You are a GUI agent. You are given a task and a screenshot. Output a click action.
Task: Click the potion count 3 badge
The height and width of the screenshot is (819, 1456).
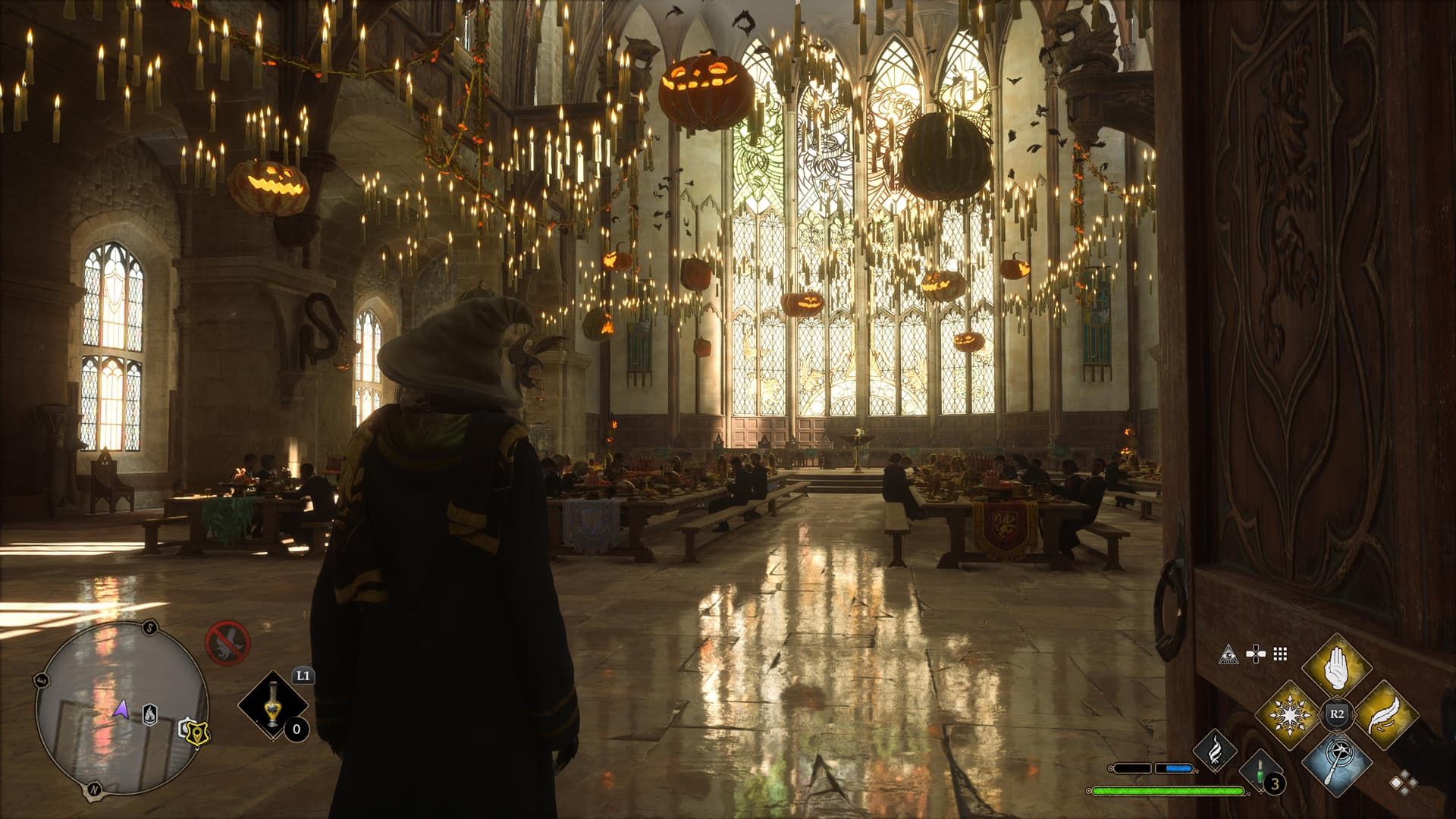1274,784
